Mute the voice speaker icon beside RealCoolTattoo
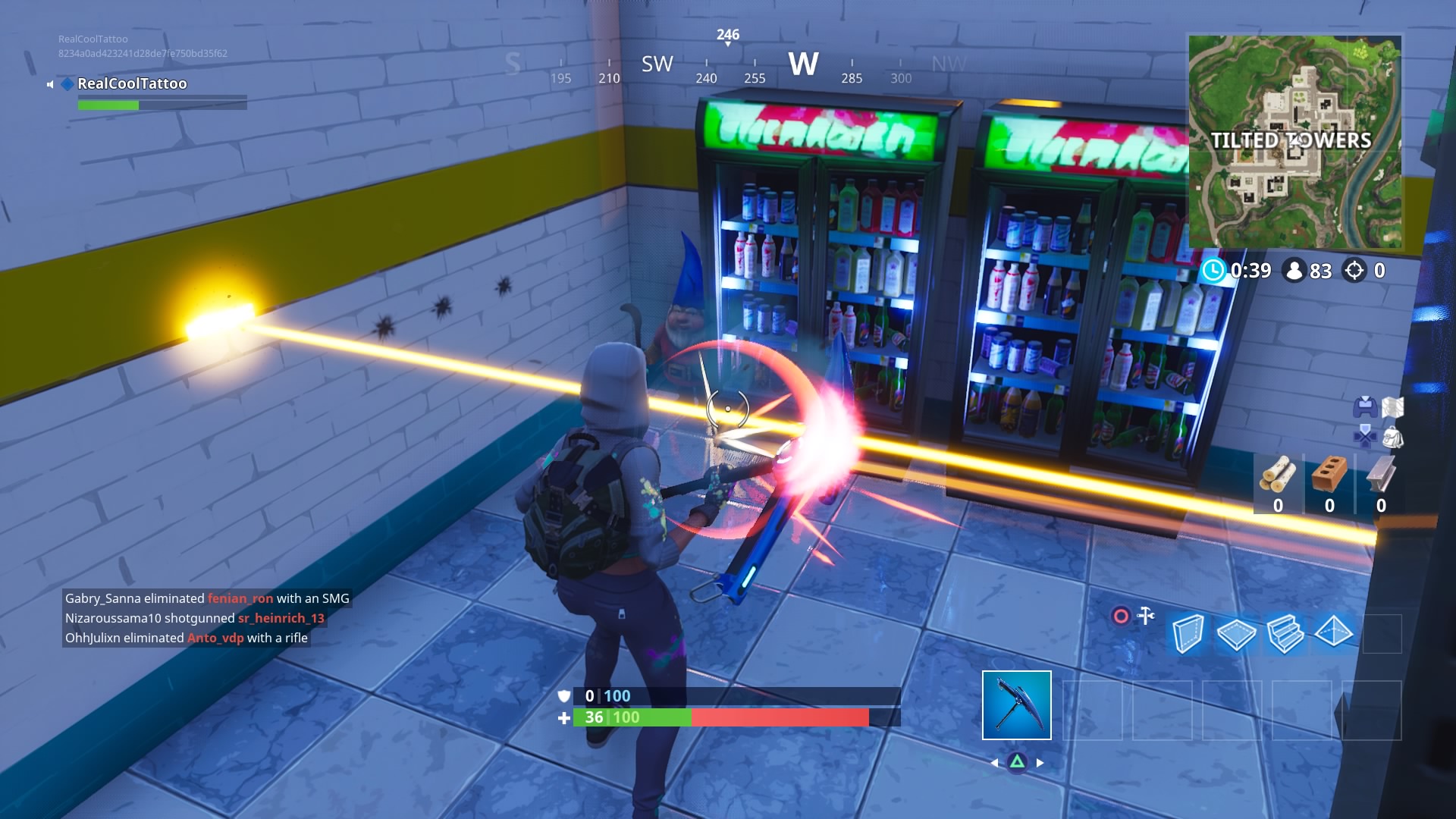1456x819 pixels. tap(49, 84)
